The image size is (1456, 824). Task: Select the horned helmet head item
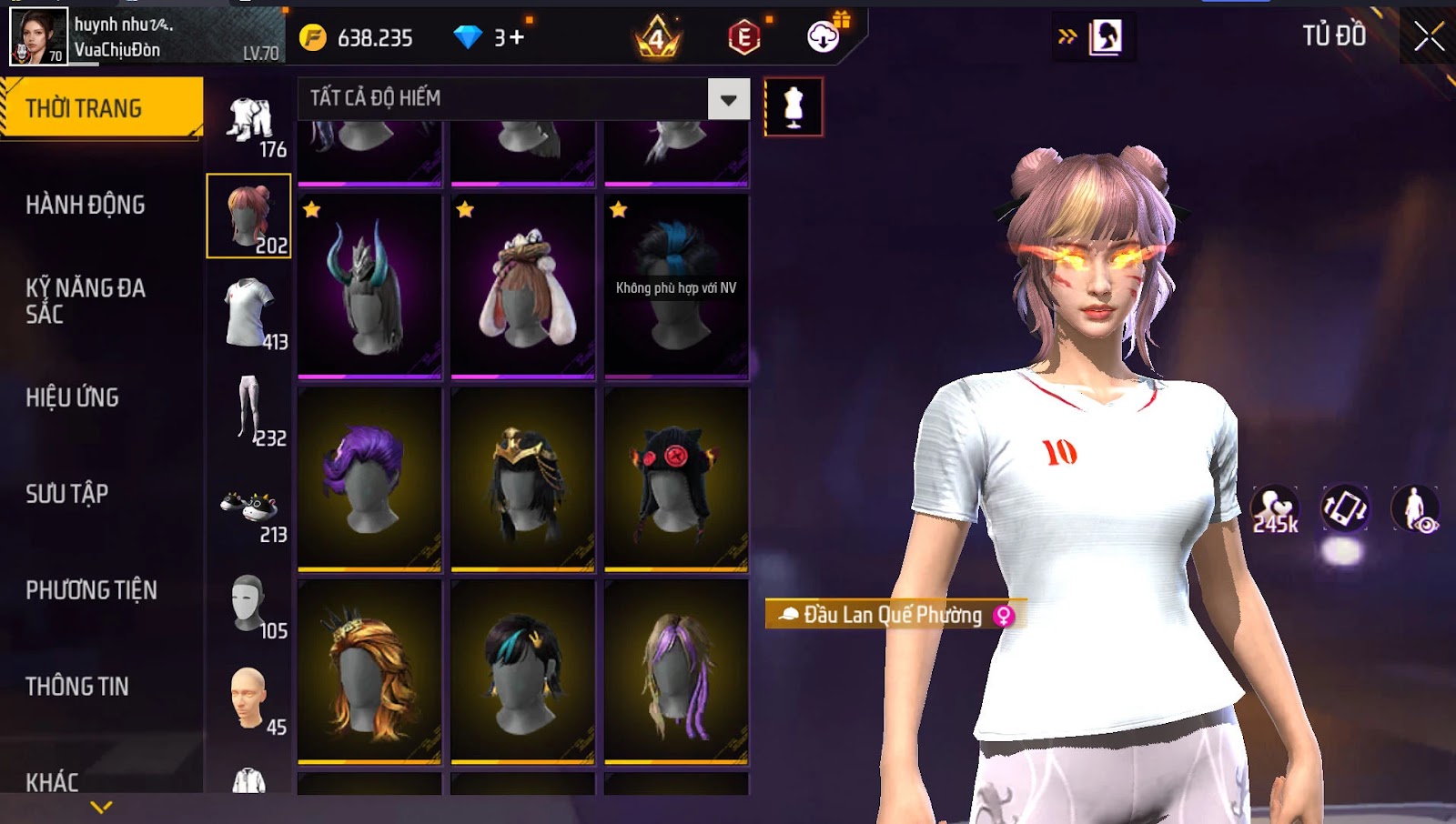pos(369,286)
